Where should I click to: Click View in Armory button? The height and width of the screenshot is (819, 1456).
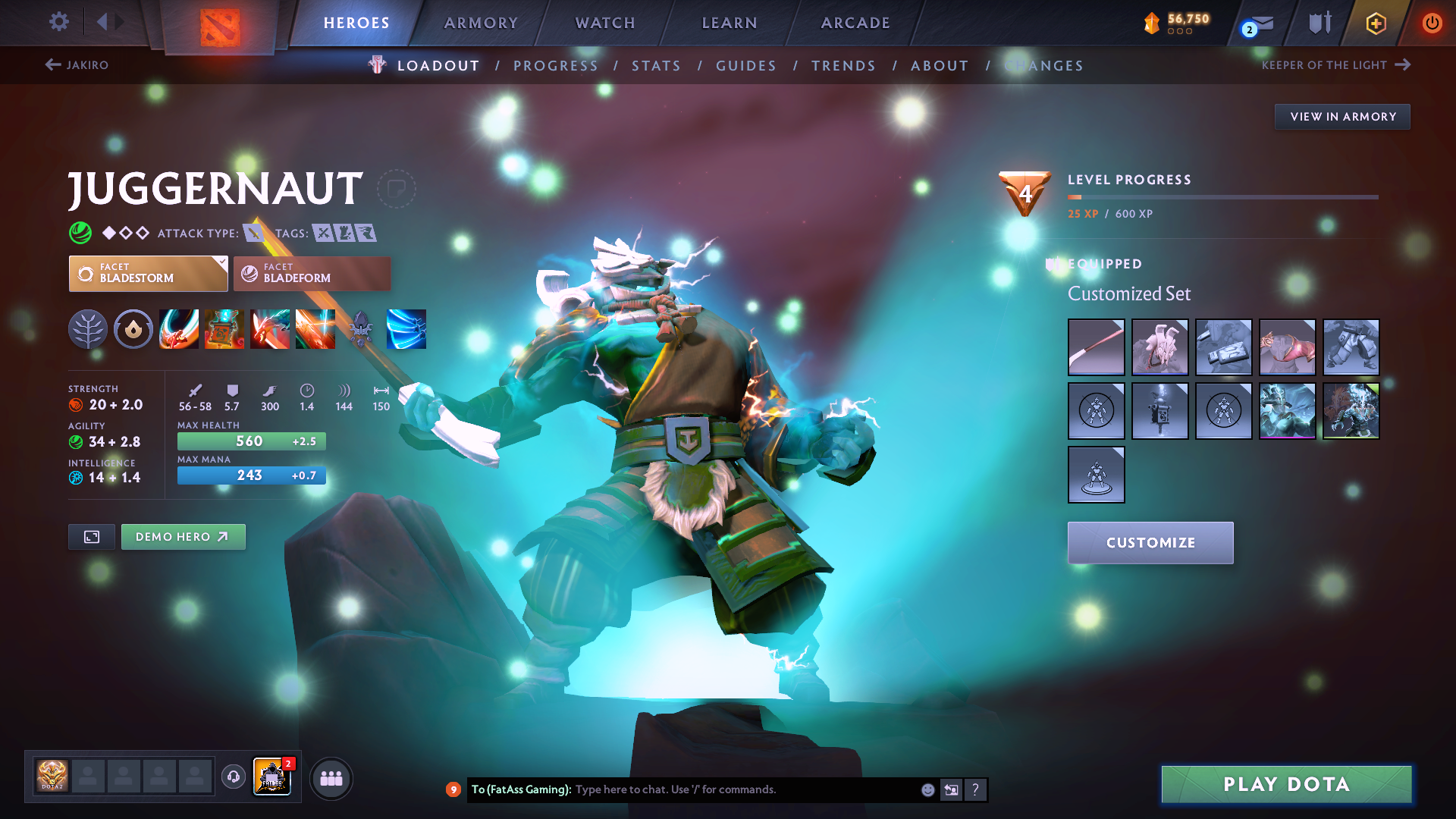tap(1342, 117)
